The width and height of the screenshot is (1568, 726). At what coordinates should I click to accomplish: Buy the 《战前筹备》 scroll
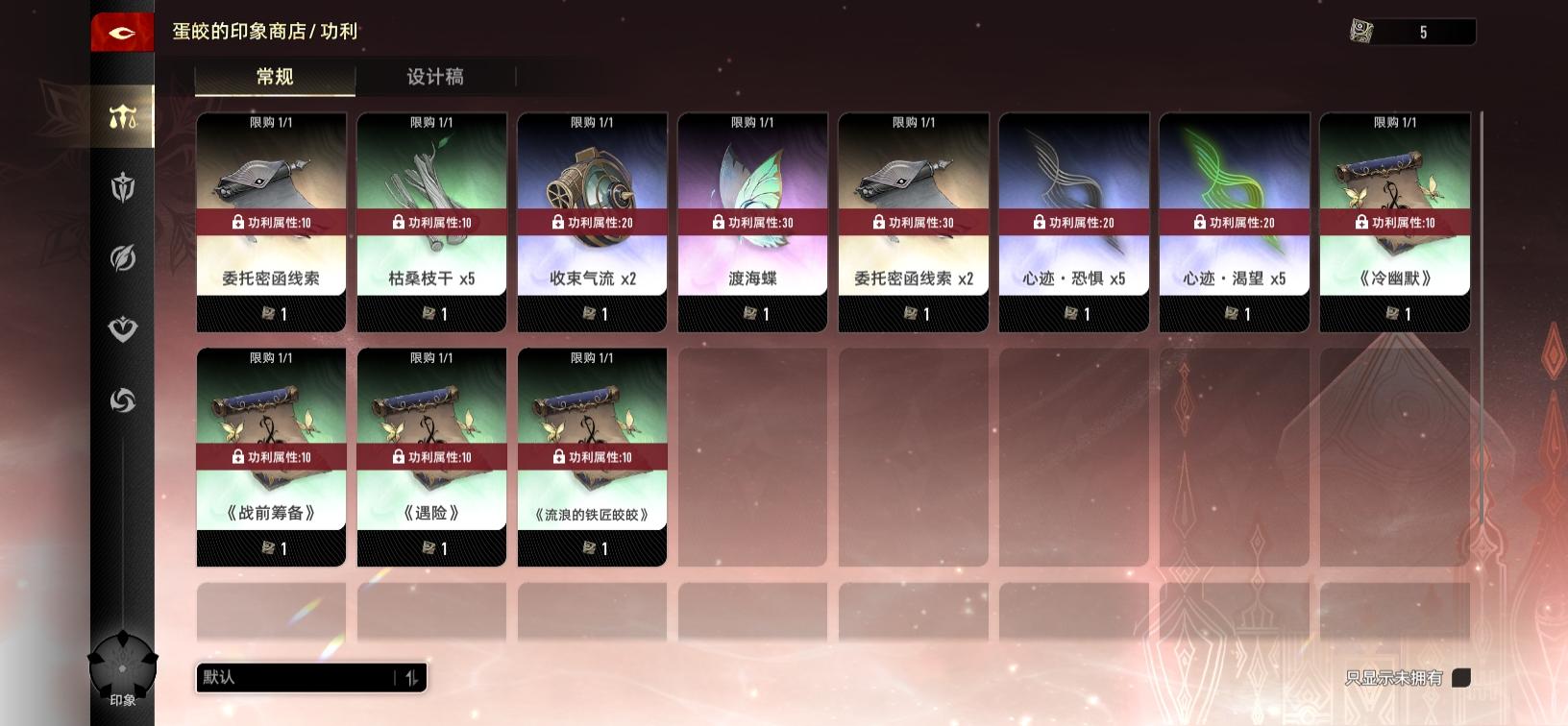[271, 456]
